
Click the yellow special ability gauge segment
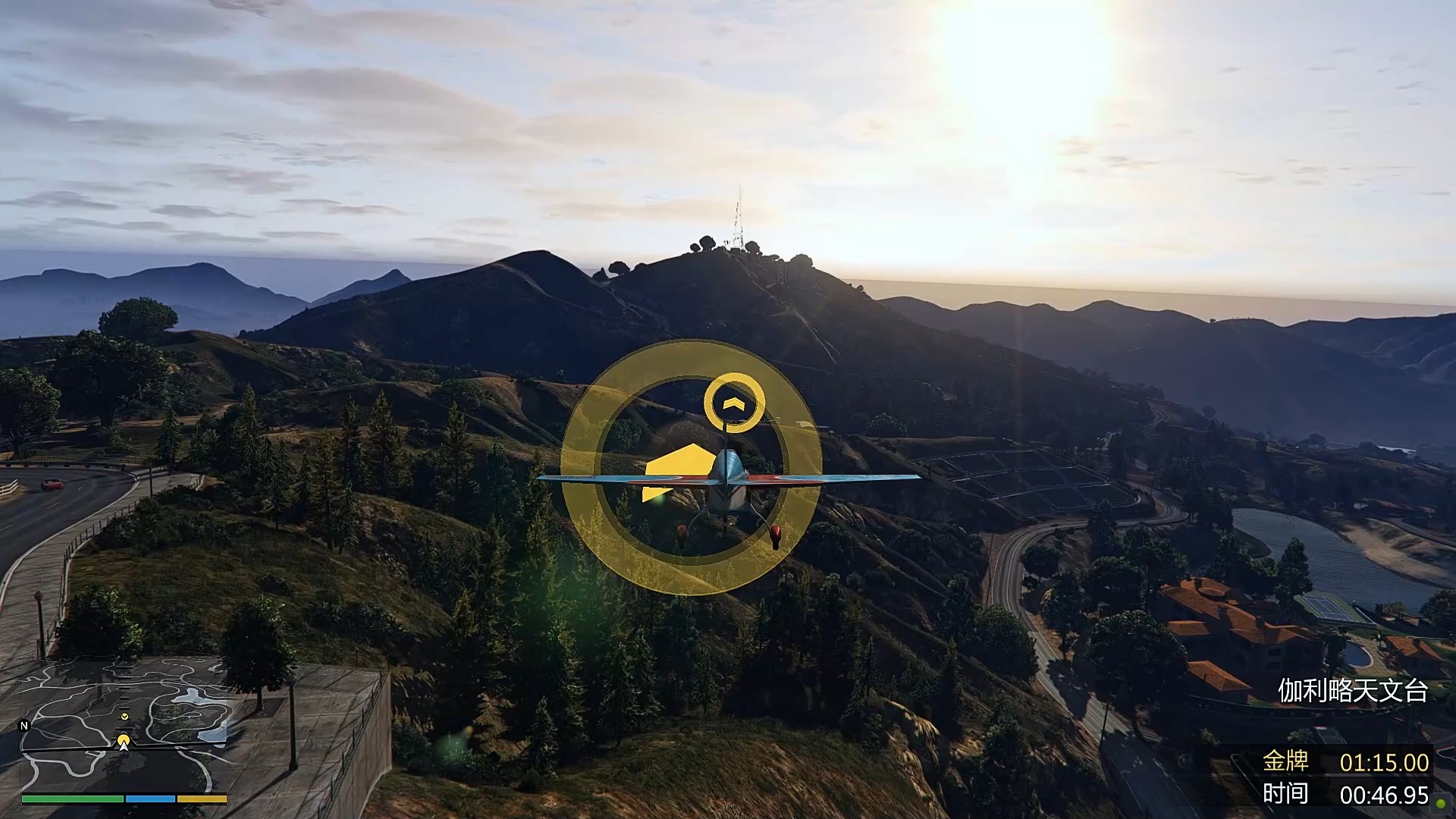[x=201, y=798]
